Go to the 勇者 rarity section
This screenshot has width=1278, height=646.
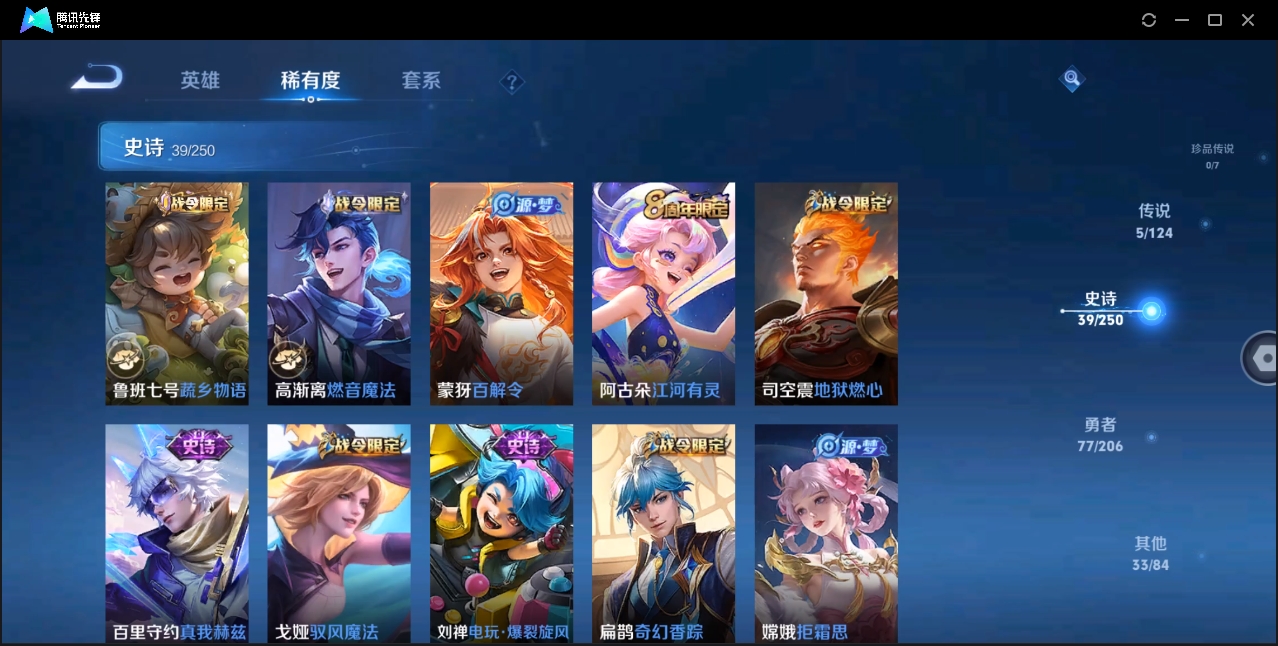point(1100,435)
